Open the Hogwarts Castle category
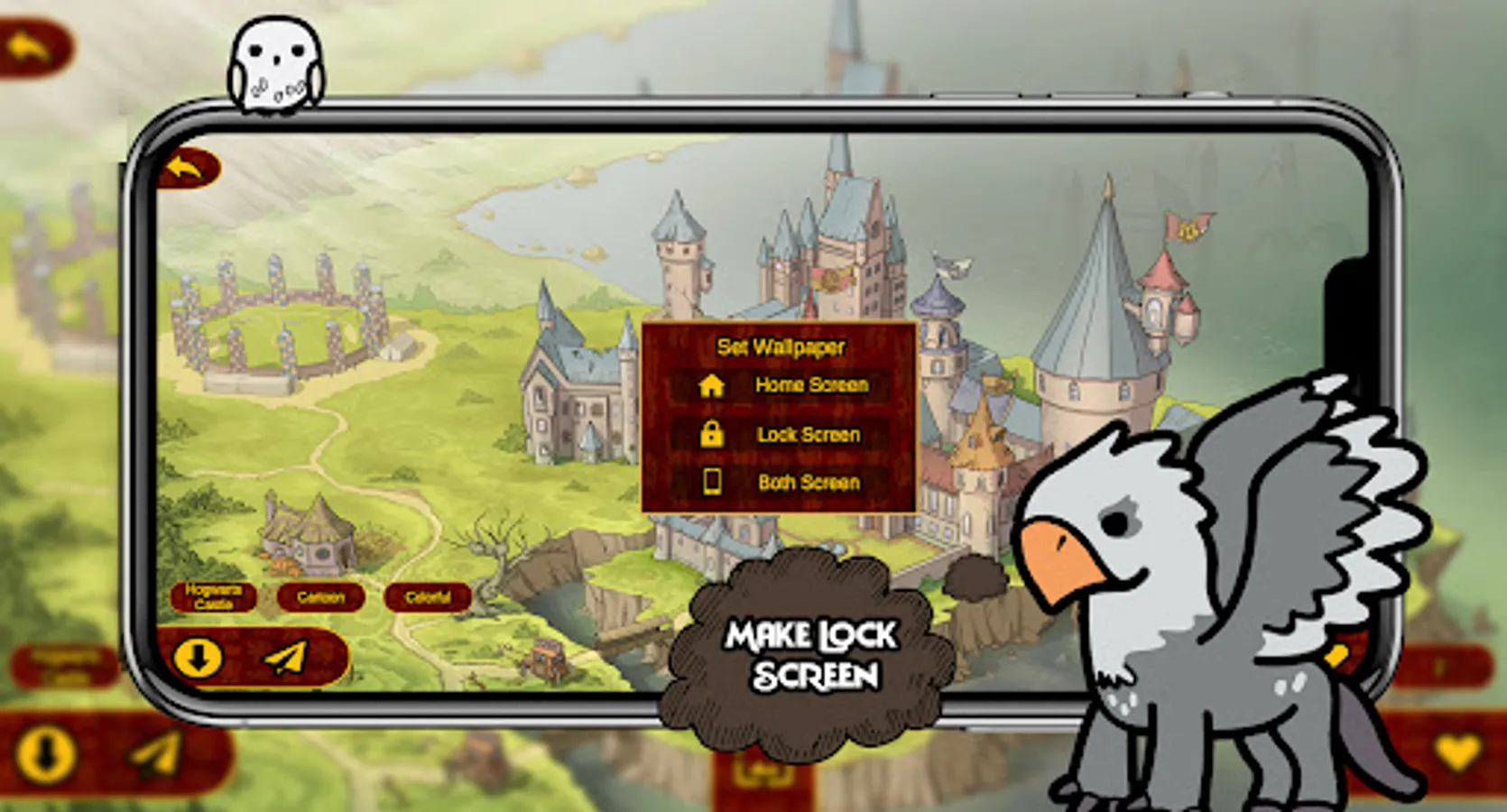1507x812 pixels. [214, 596]
